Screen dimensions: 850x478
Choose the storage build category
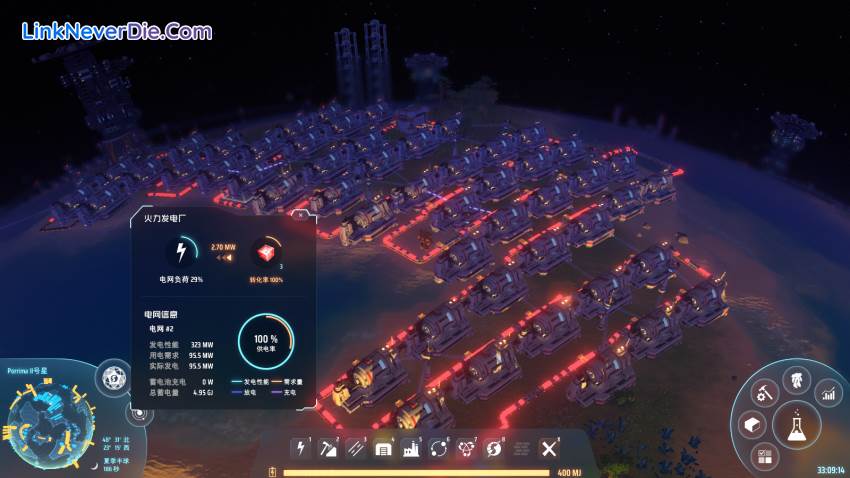point(382,448)
